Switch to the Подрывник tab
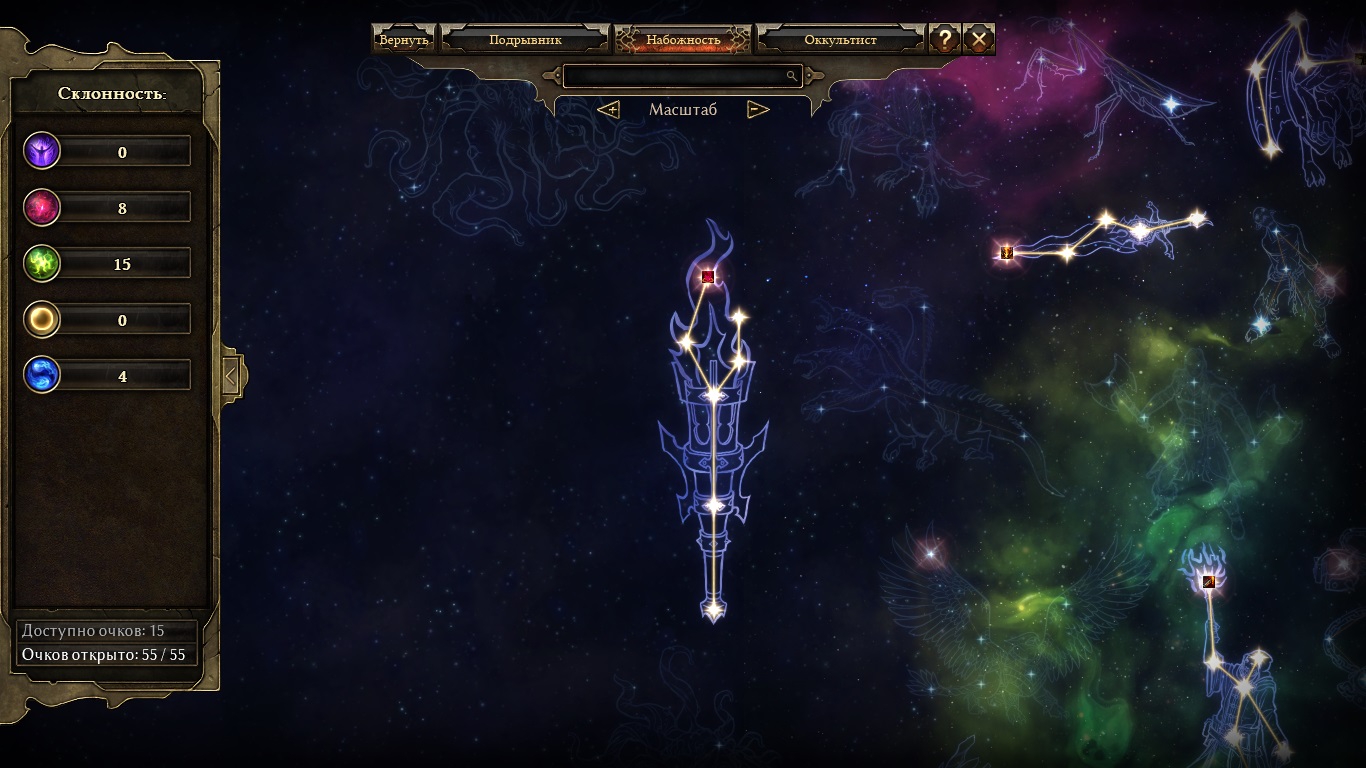 [x=525, y=40]
